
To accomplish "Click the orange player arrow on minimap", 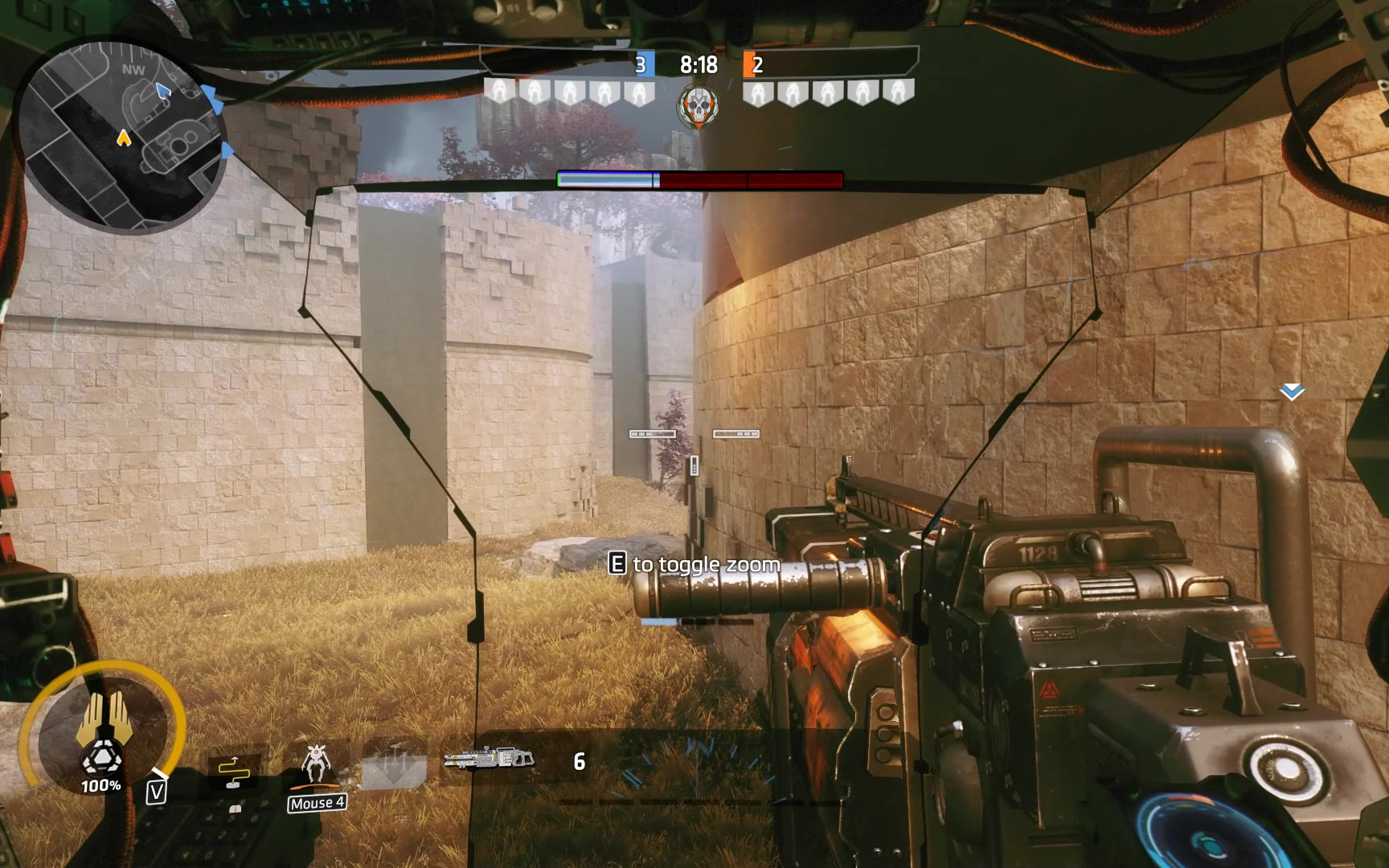I will tap(124, 138).
